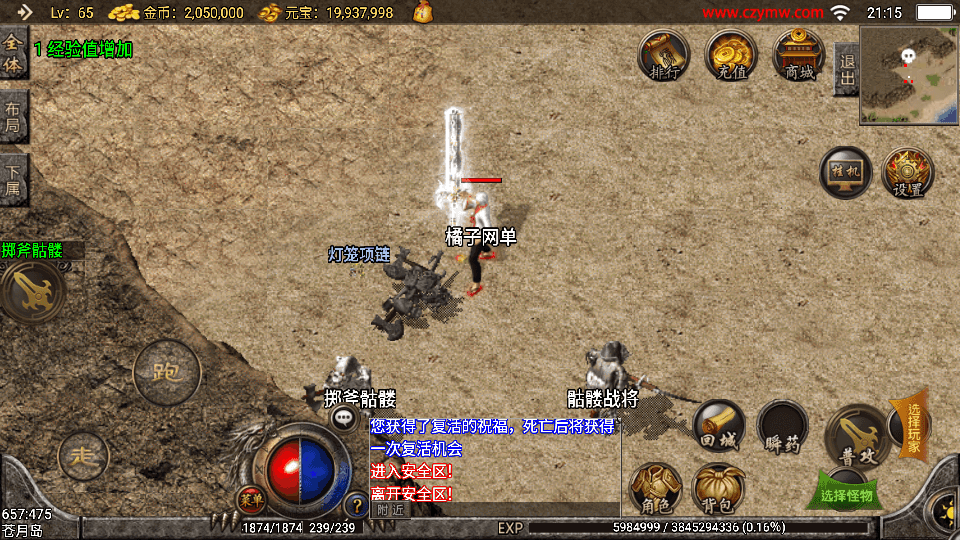
Task: Toggle 挂机 auto-battle
Action: [845, 174]
